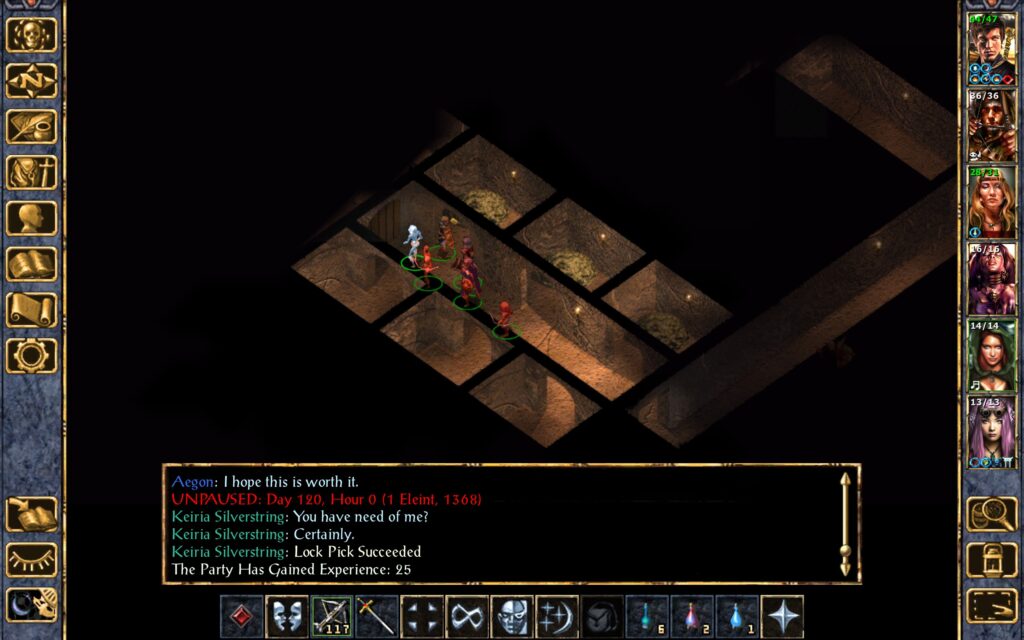Open the journal quill button
Viewport: 1024px width, 640px height.
[32, 127]
